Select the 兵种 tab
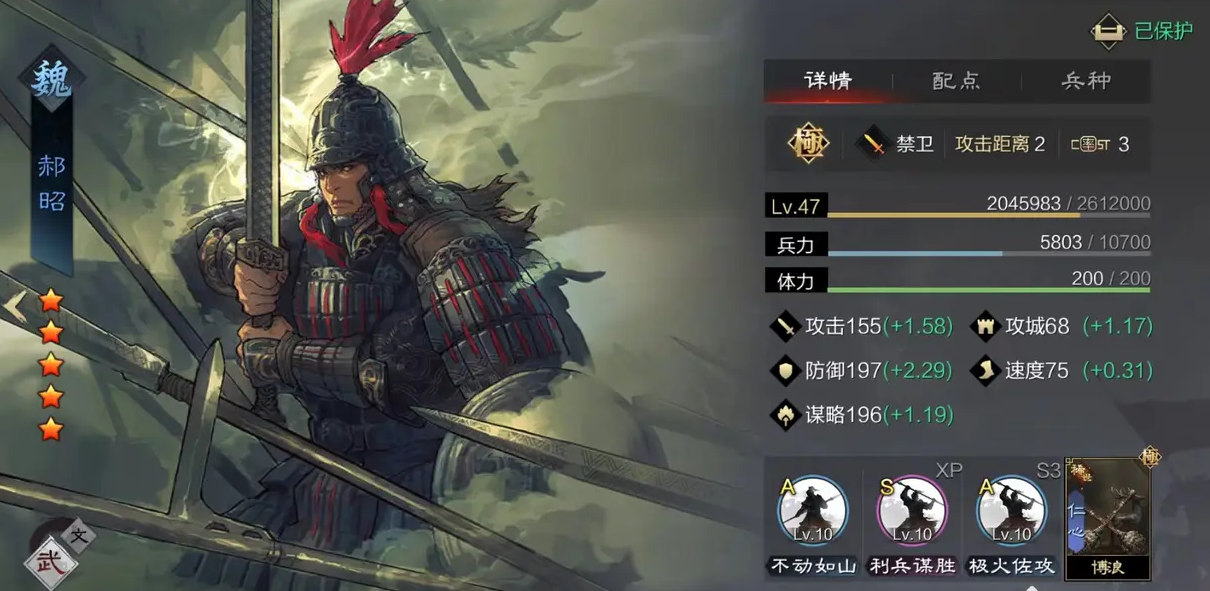This screenshot has height=591, width=1210. point(1086,81)
